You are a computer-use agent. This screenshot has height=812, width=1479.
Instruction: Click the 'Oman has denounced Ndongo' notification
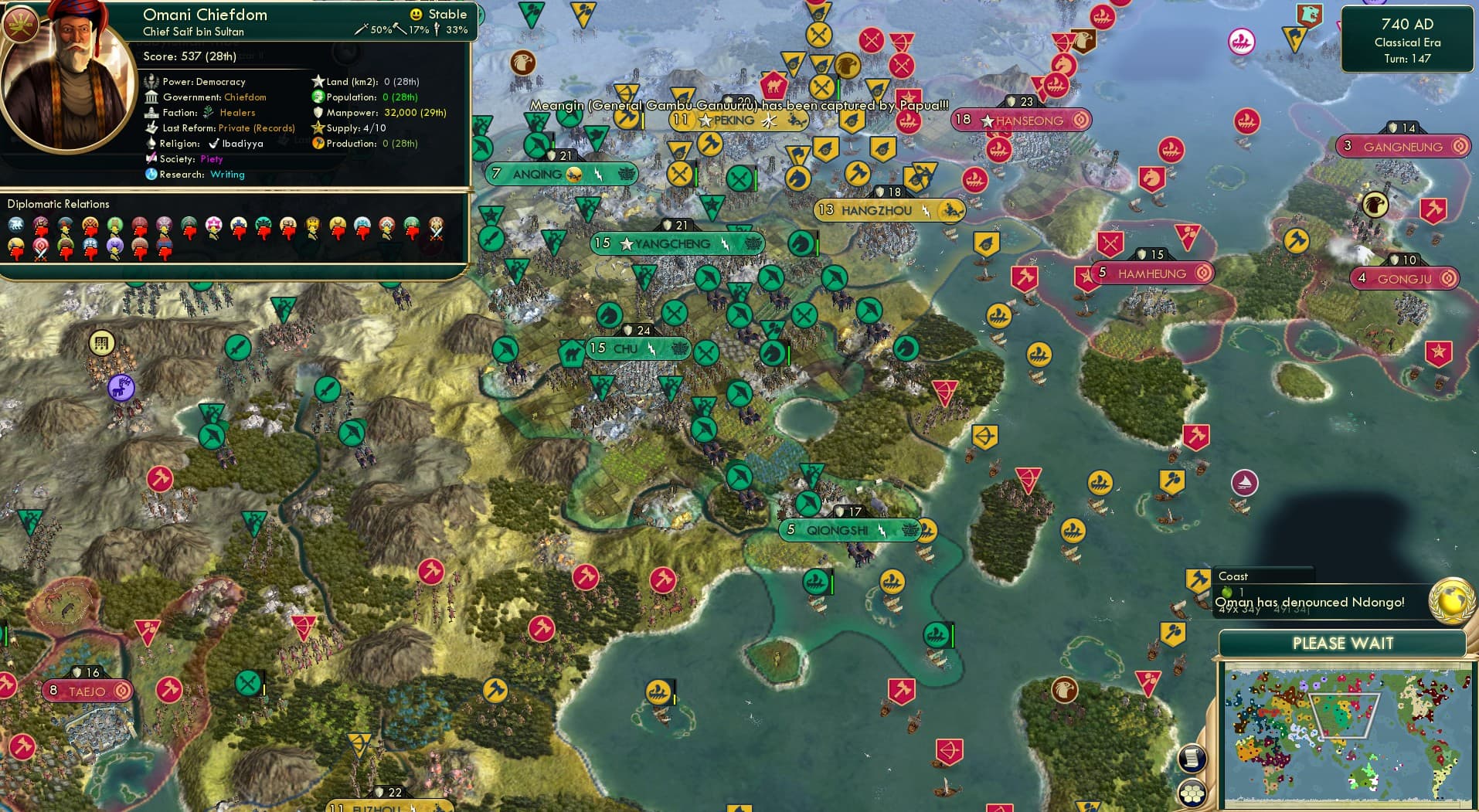[x=1311, y=602]
